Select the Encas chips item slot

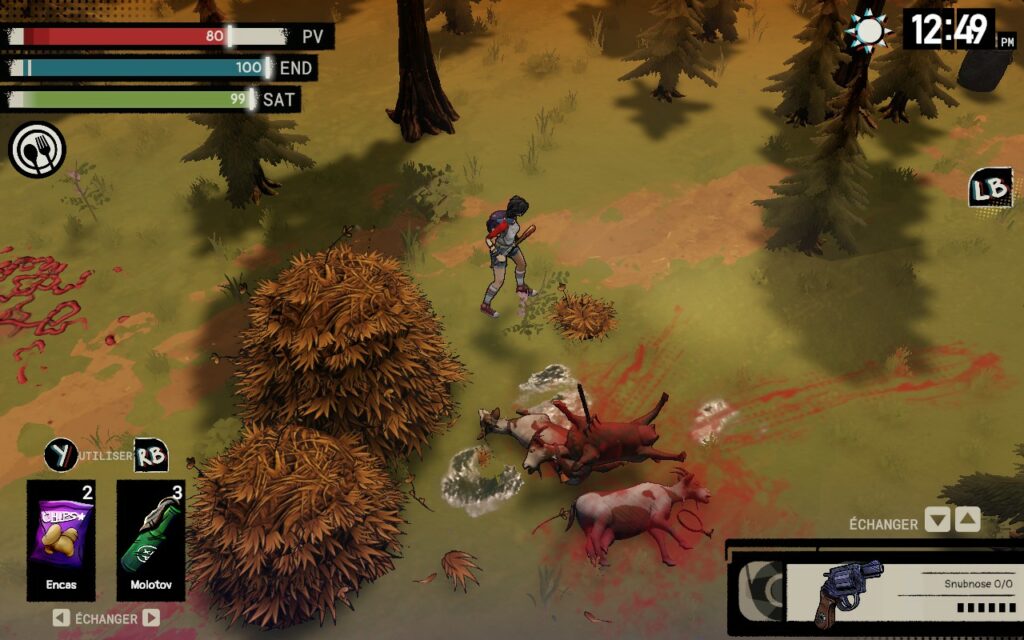pyautogui.click(x=61, y=538)
